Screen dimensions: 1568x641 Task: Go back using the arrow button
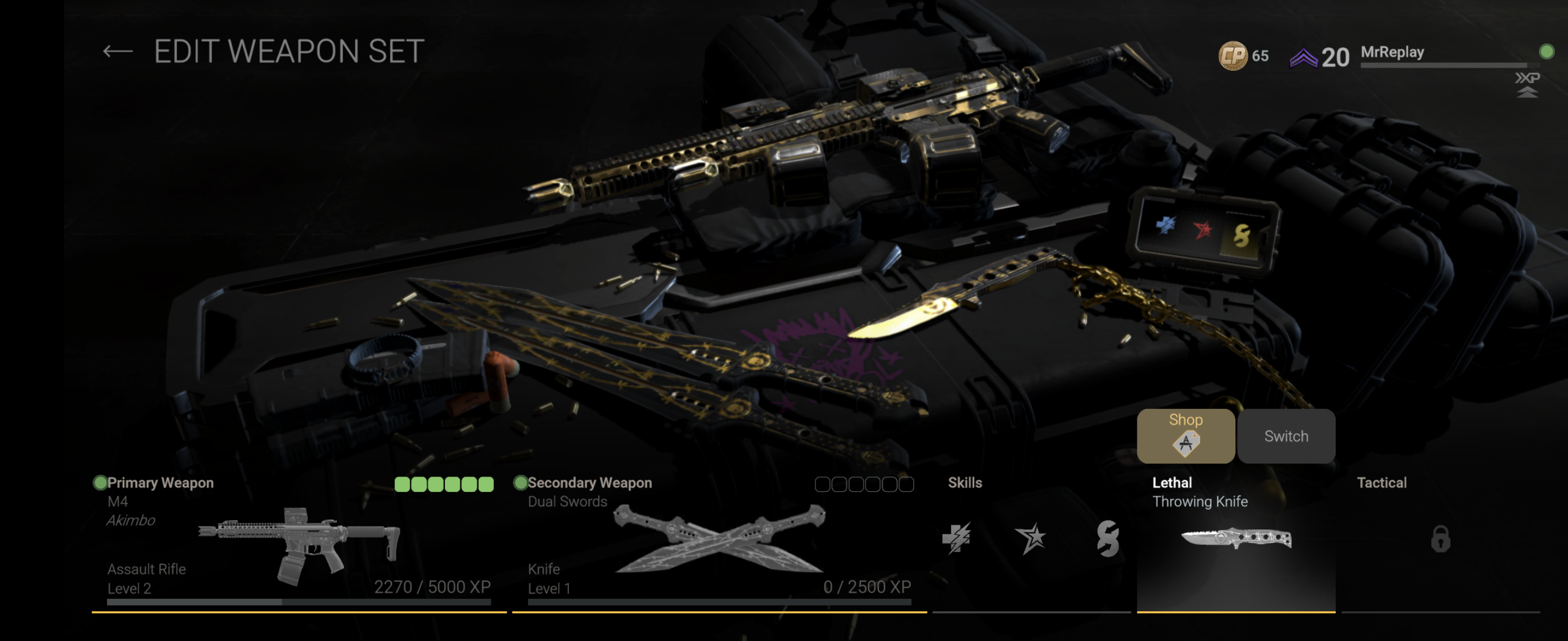pos(118,52)
